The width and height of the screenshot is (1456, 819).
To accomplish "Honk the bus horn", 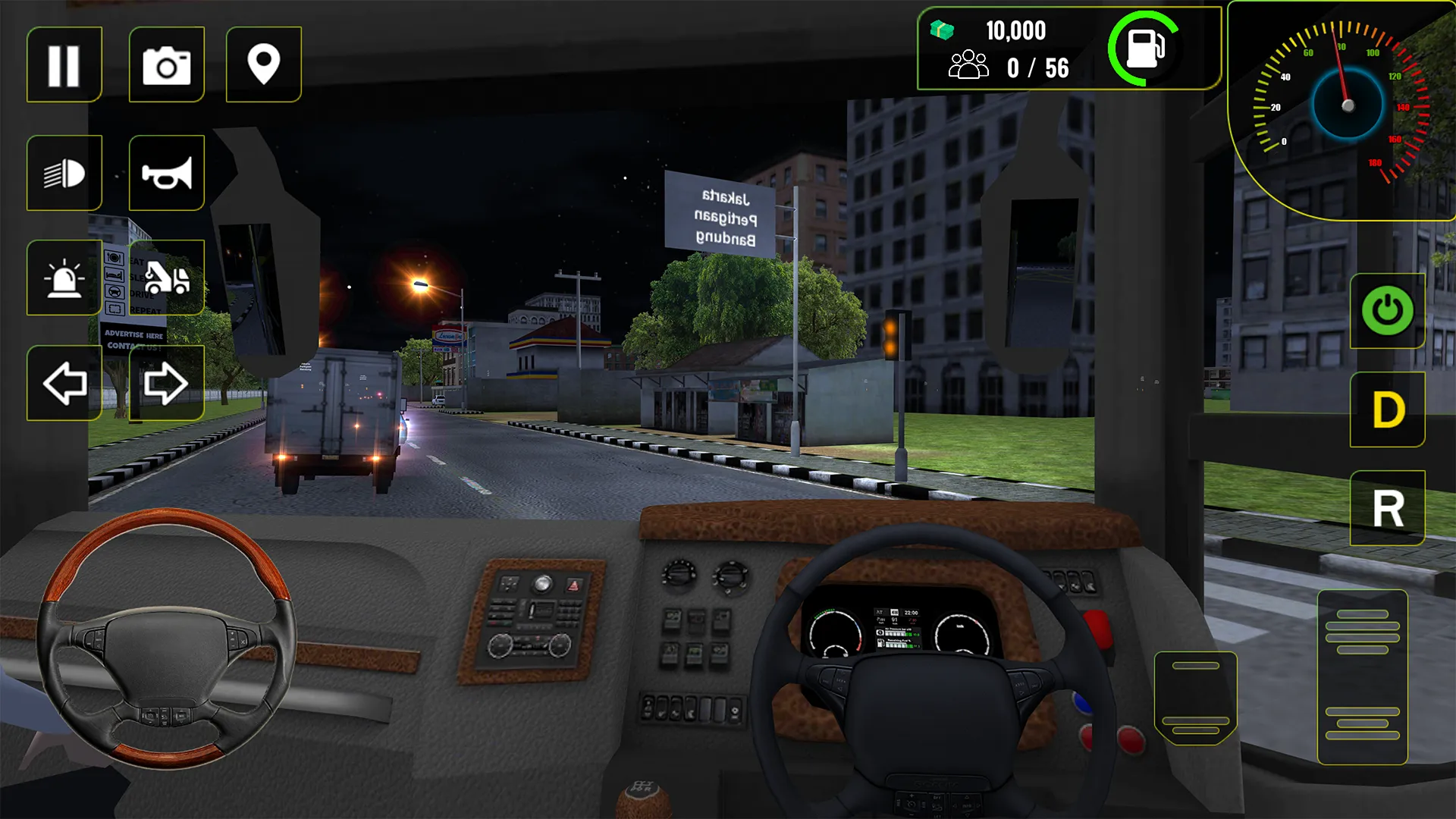I will tap(167, 172).
